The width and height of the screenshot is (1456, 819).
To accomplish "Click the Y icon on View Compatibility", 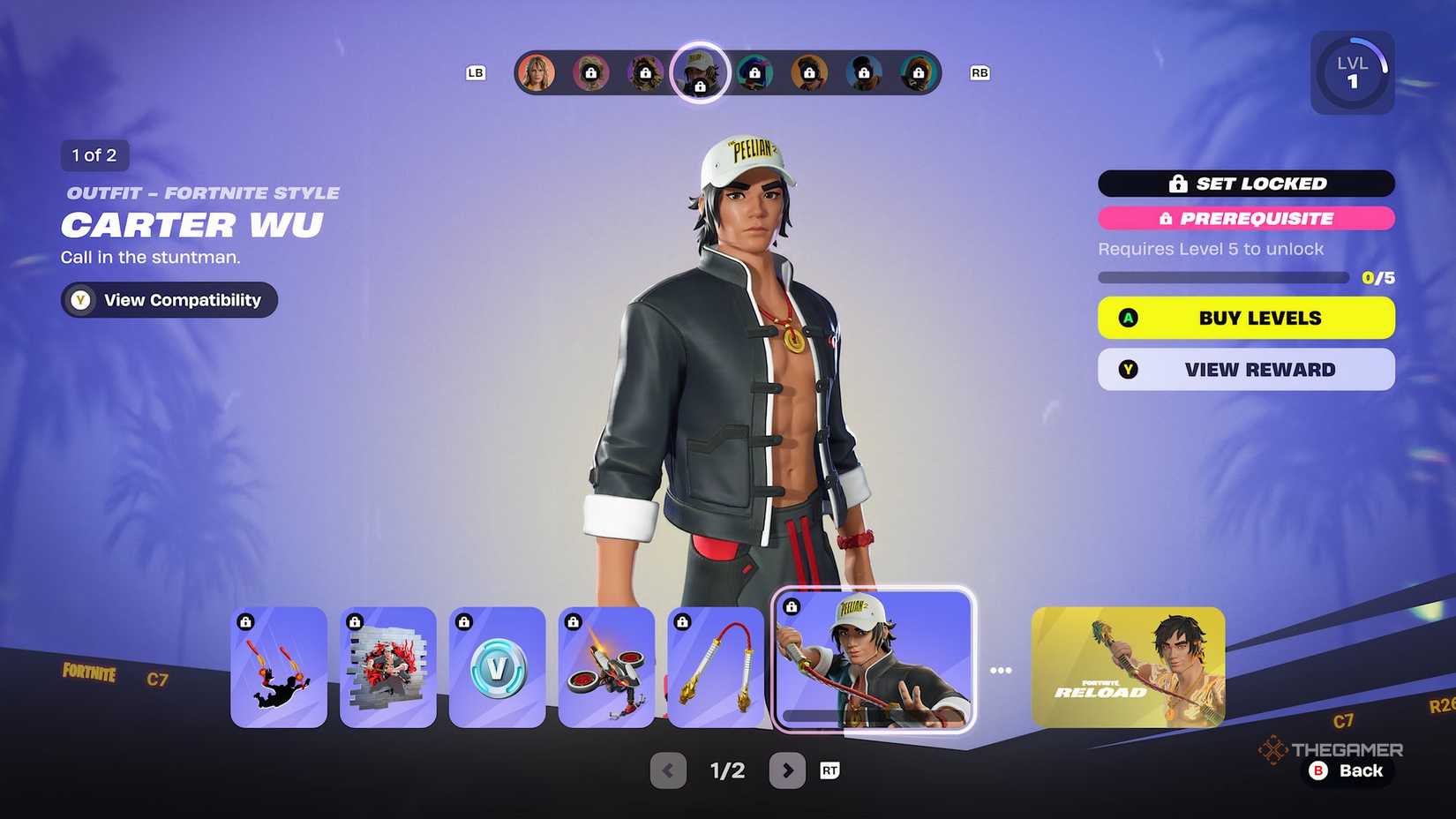I will click(x=79, y=300).
